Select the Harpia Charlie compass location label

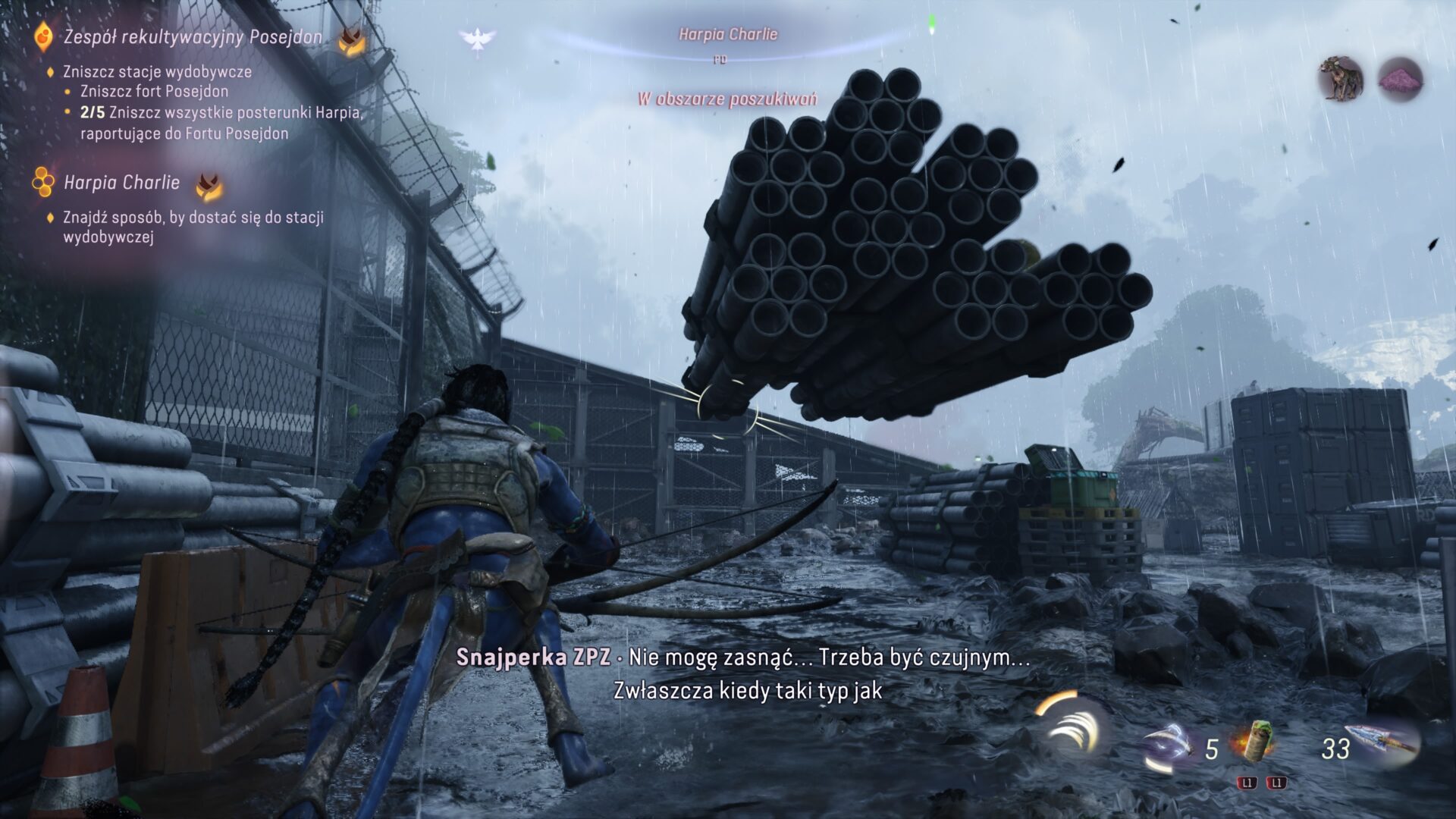(x=728, y=34)
